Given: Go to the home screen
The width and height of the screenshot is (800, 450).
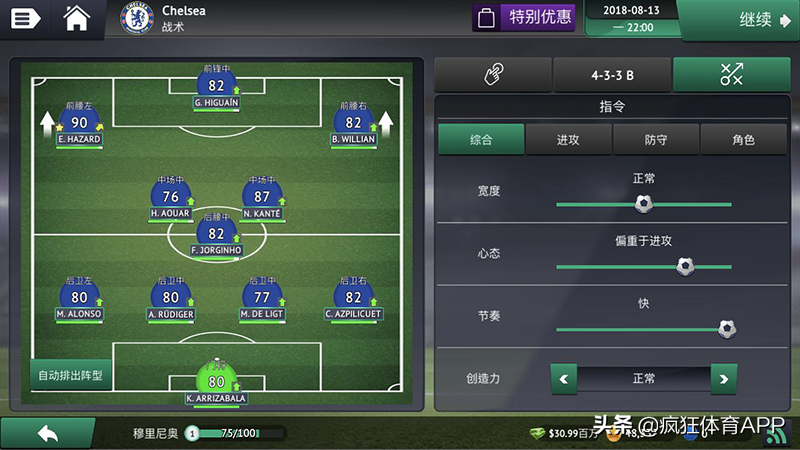Looking at the screenshot, I should tap(77, 18).
